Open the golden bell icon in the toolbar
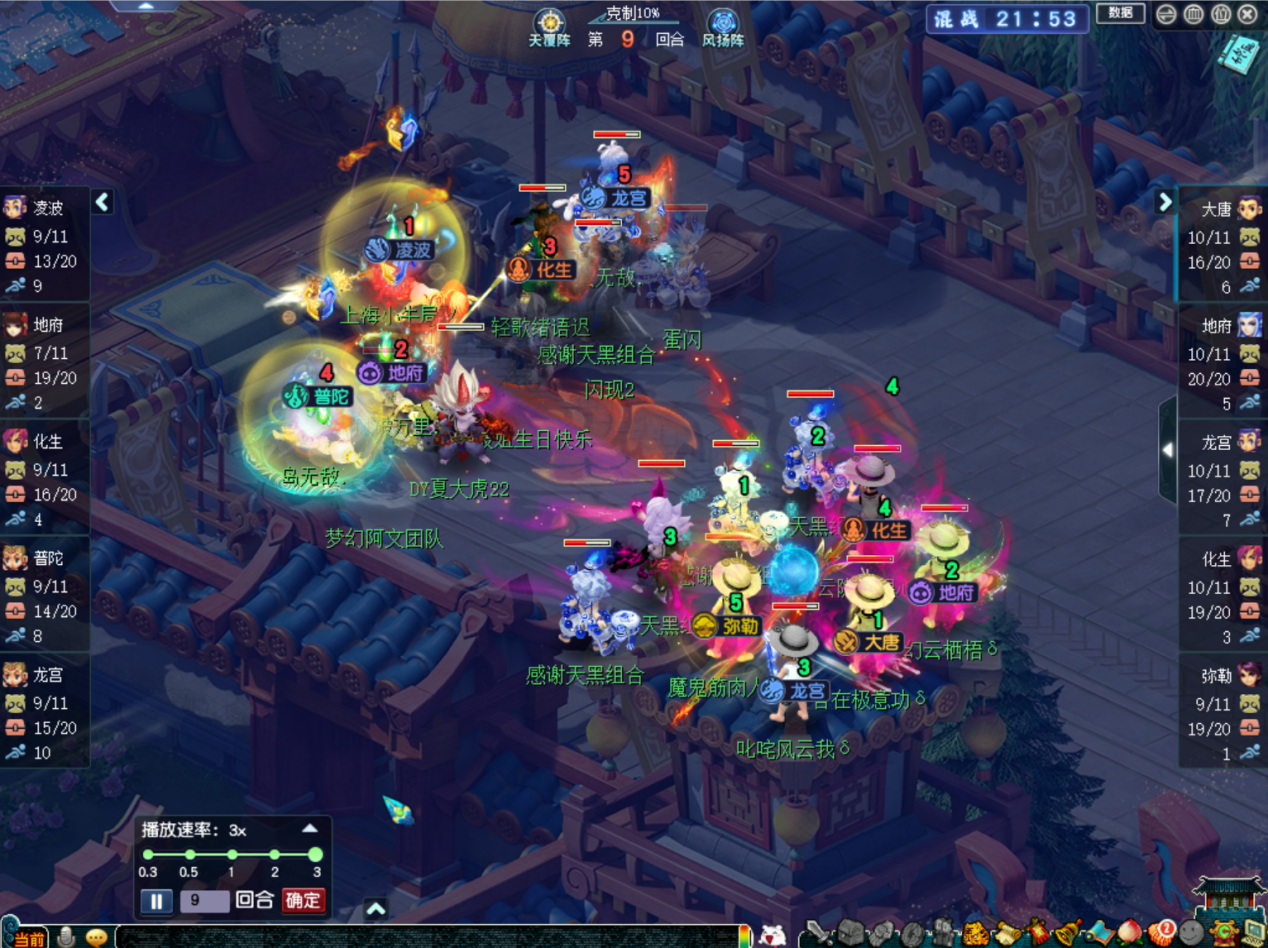1268x948 pixels. [1068, 932]
